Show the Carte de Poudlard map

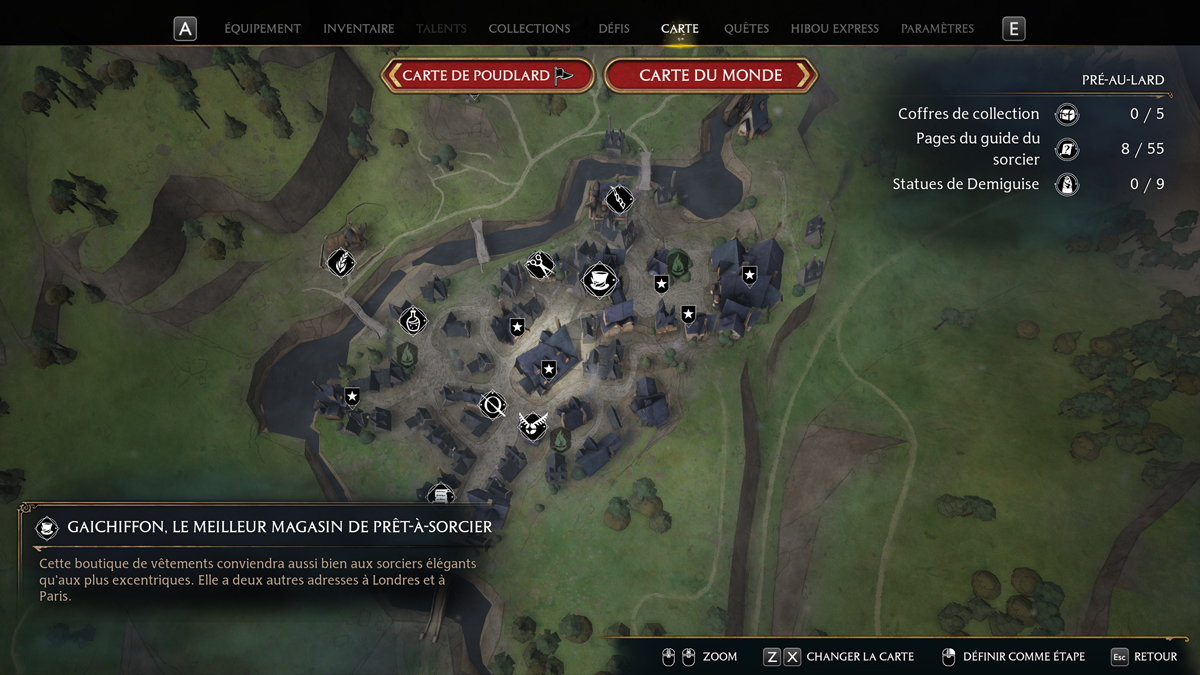[x=488, y=75]
